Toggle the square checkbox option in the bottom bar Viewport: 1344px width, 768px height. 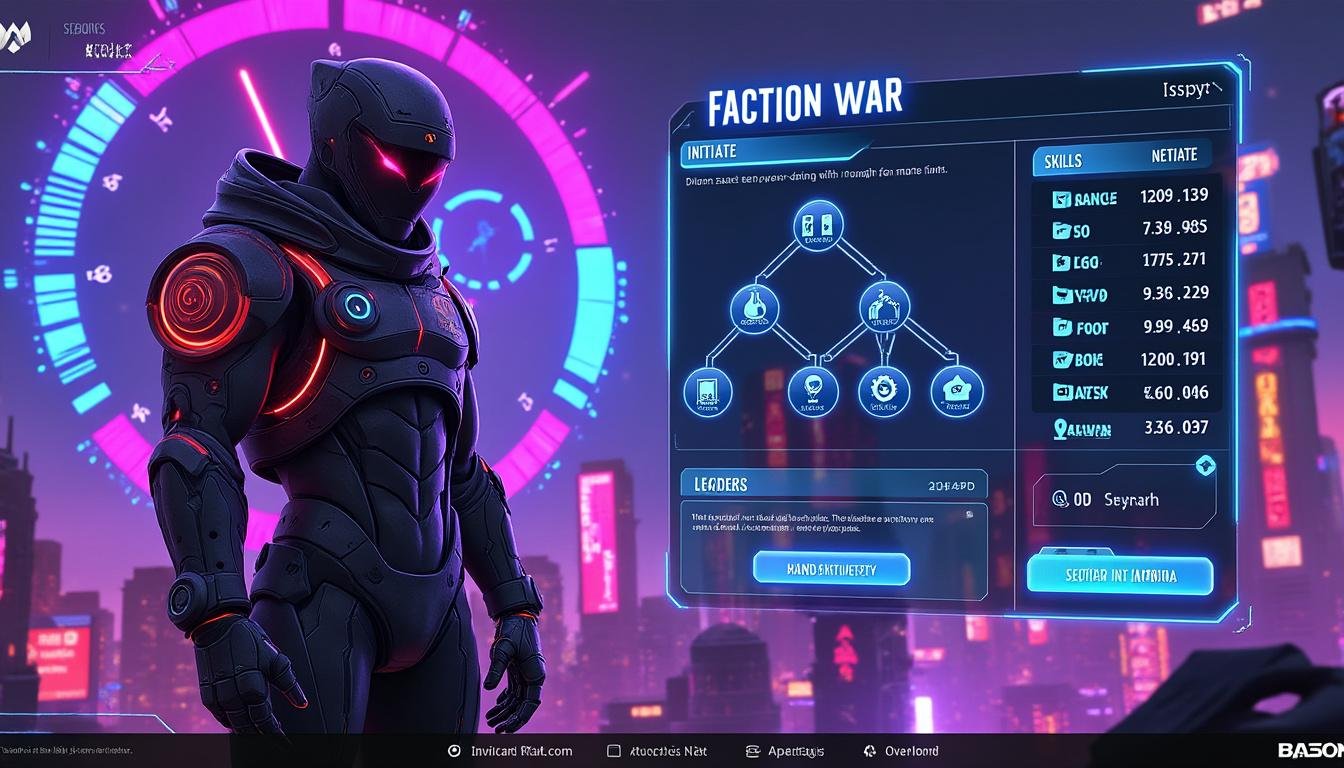614,751
